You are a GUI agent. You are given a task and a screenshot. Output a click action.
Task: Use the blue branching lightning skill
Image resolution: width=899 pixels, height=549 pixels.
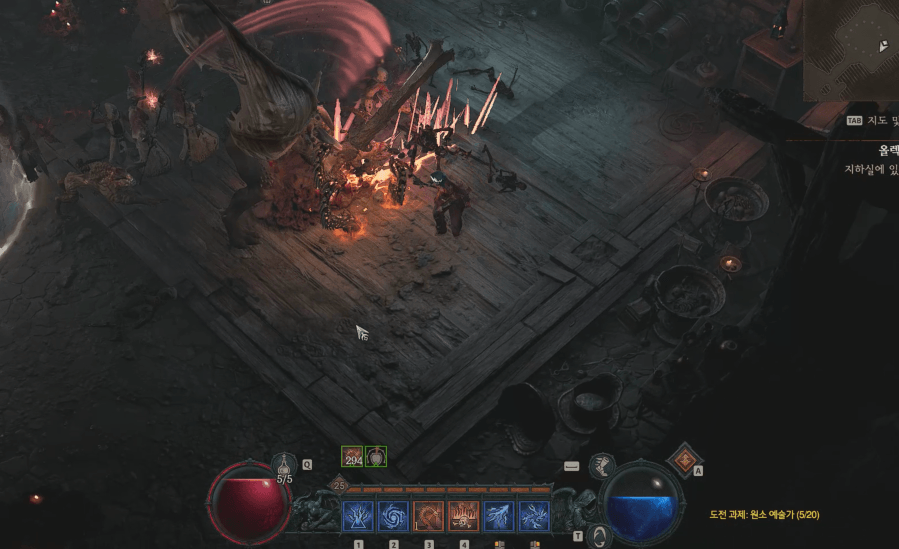click(498, 516)
